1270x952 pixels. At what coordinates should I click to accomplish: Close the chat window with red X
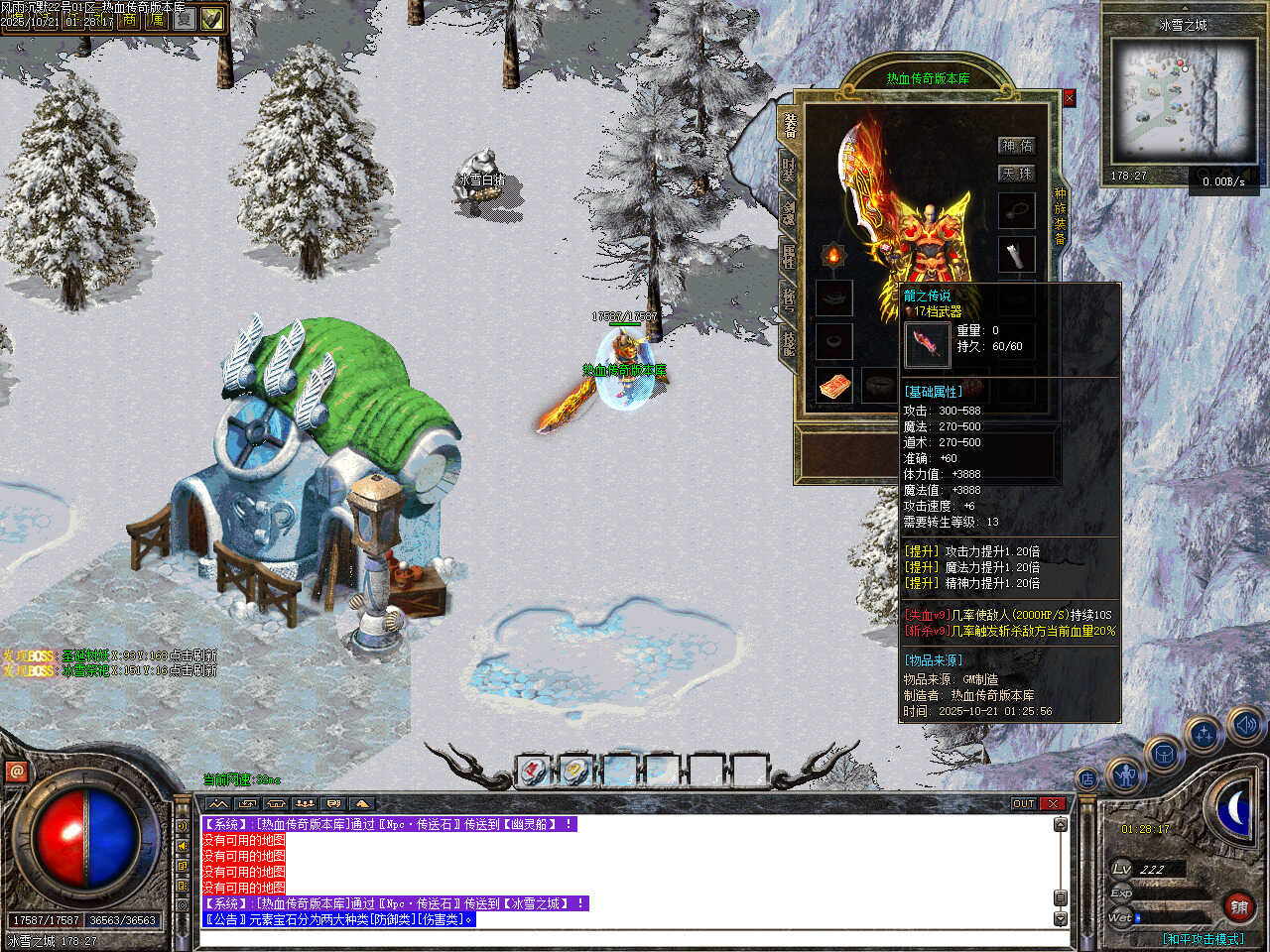point(1053,803)
